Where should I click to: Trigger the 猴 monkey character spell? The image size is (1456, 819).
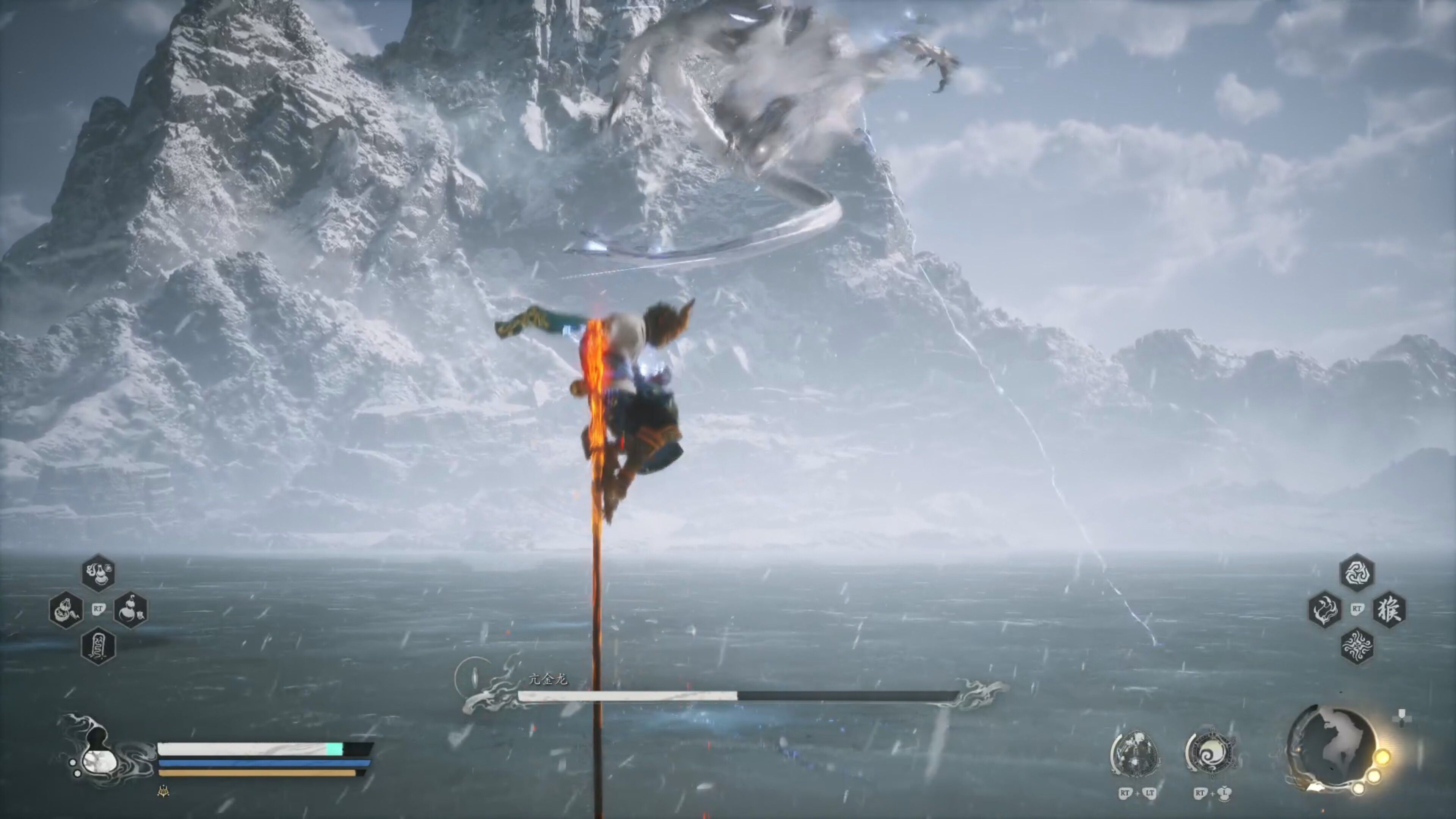coord(1389,609)
